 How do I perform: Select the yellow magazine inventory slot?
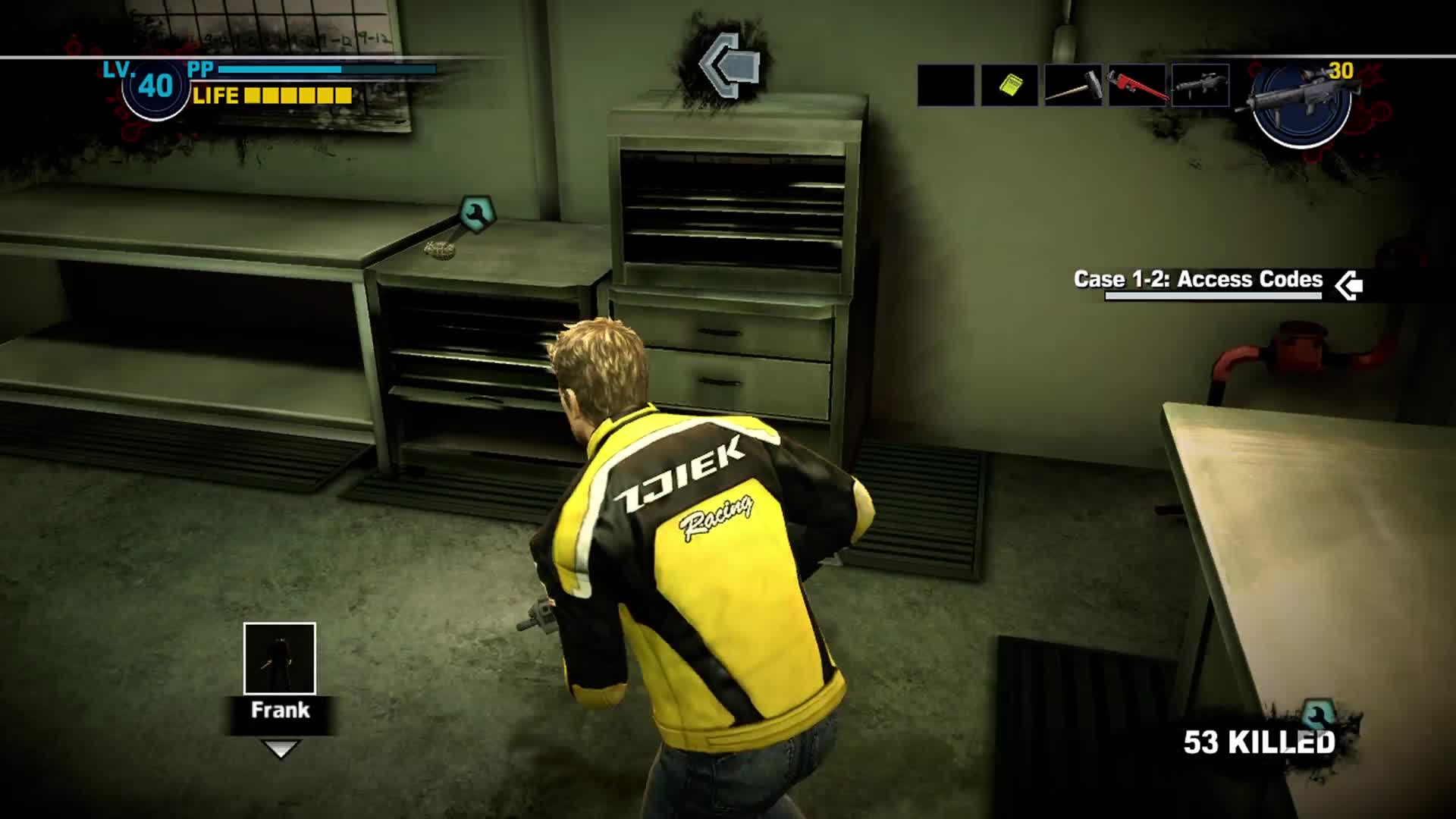point(1009,85)
